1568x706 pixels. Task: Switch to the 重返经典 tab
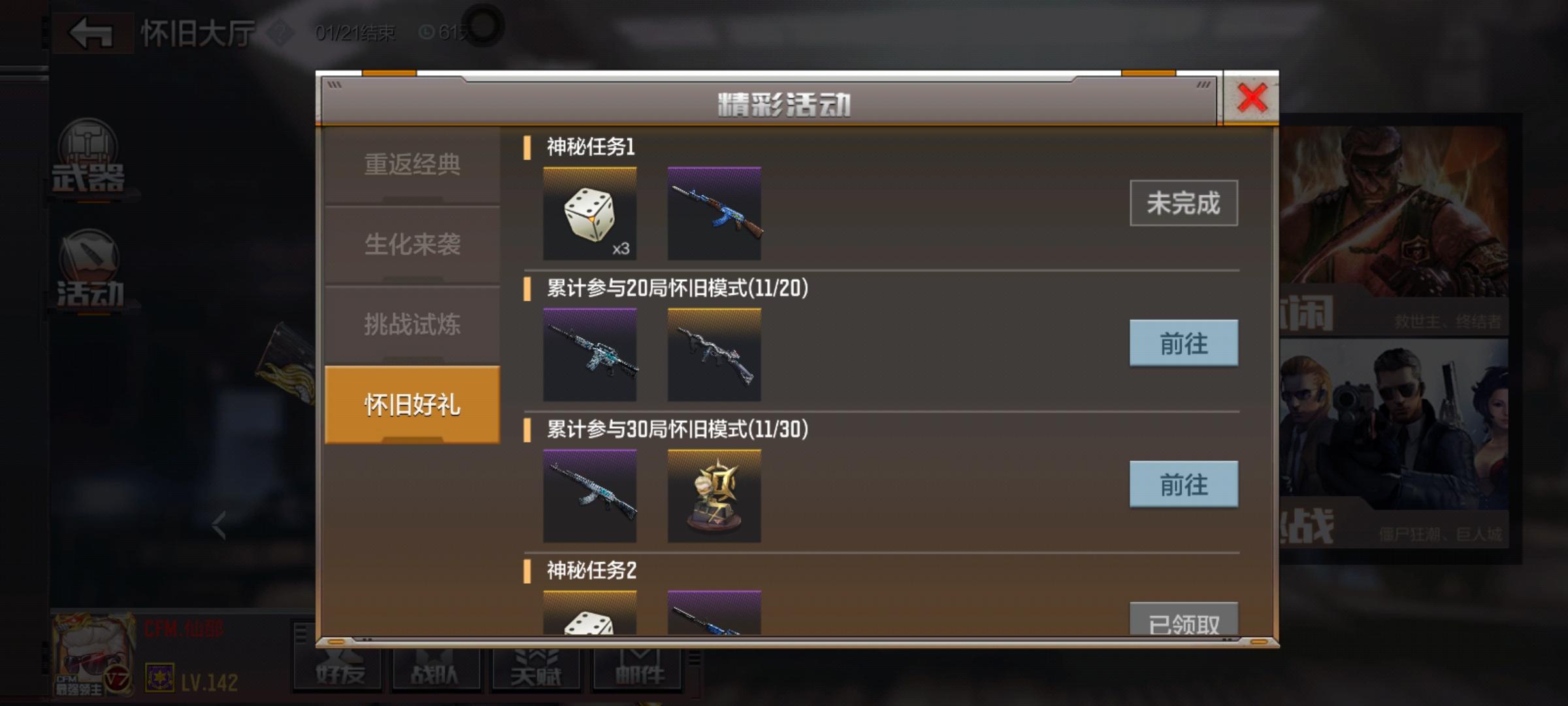tap(412, 165)
